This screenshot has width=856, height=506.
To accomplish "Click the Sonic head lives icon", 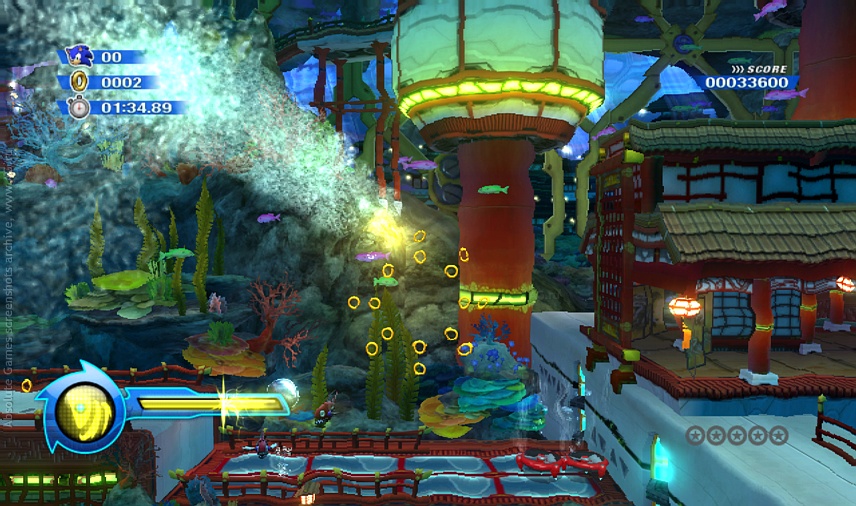I will (x=79, y=56).
